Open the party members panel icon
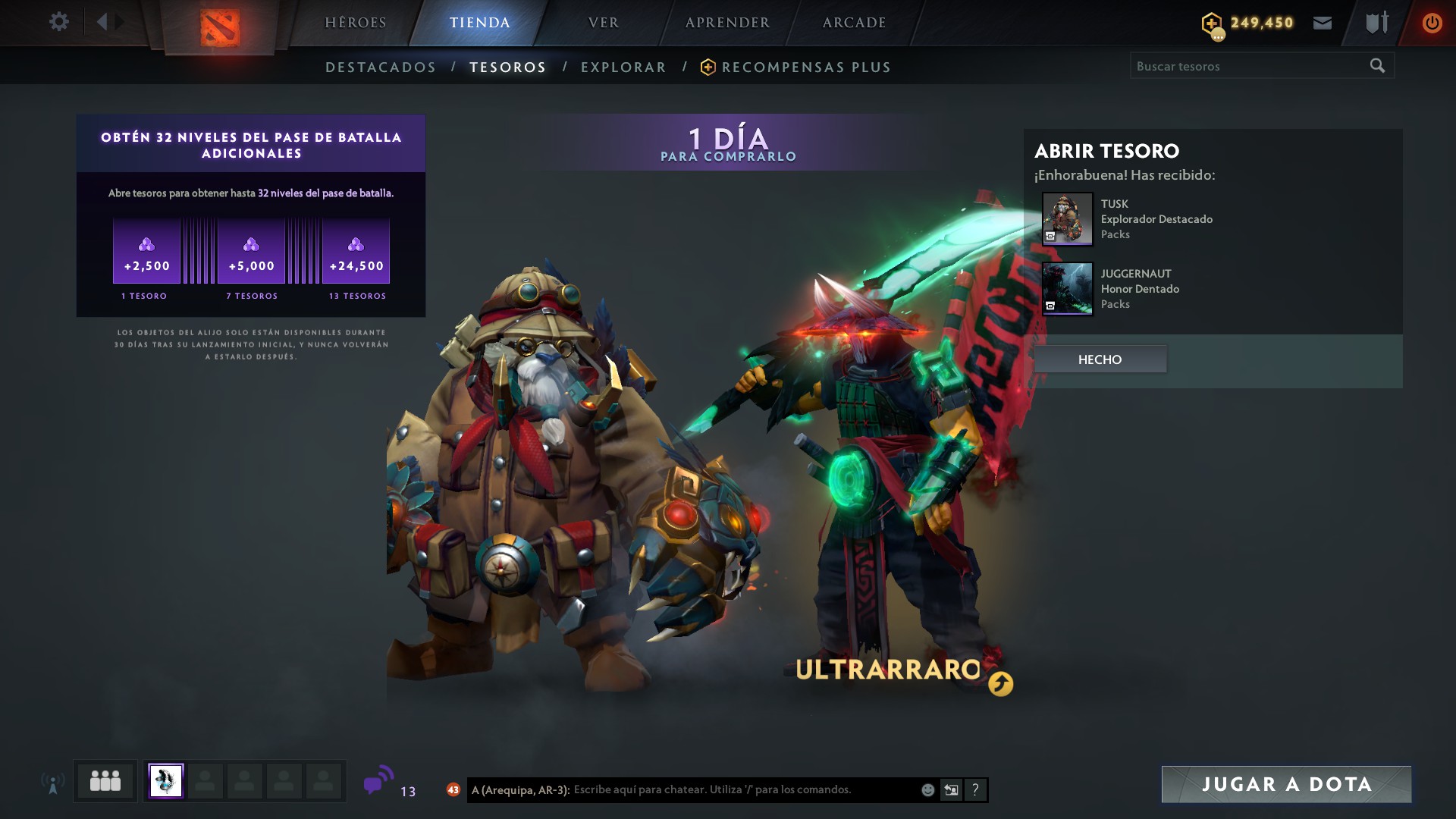1456x819 pixels. click(105, 781)
